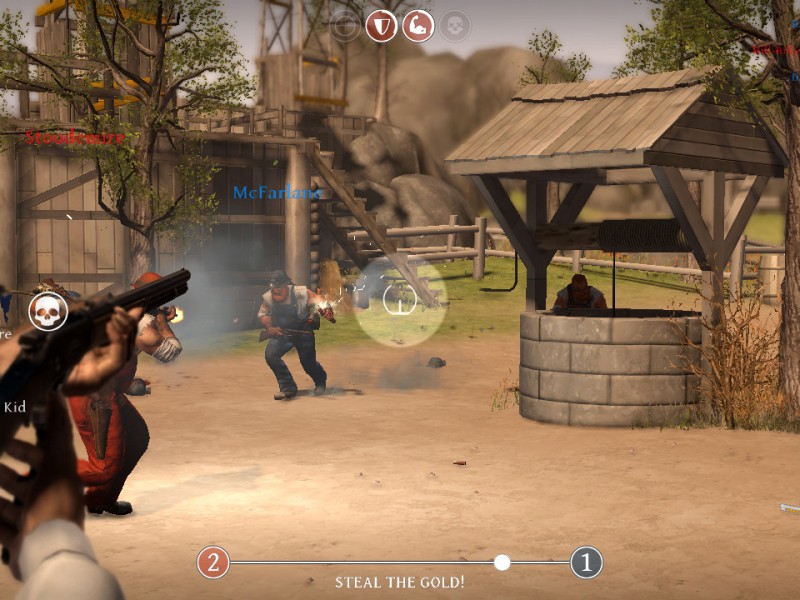Screen dimensions: 800x600
Task: Choose the flexed arm strength perk
Action: click(418, 25)
